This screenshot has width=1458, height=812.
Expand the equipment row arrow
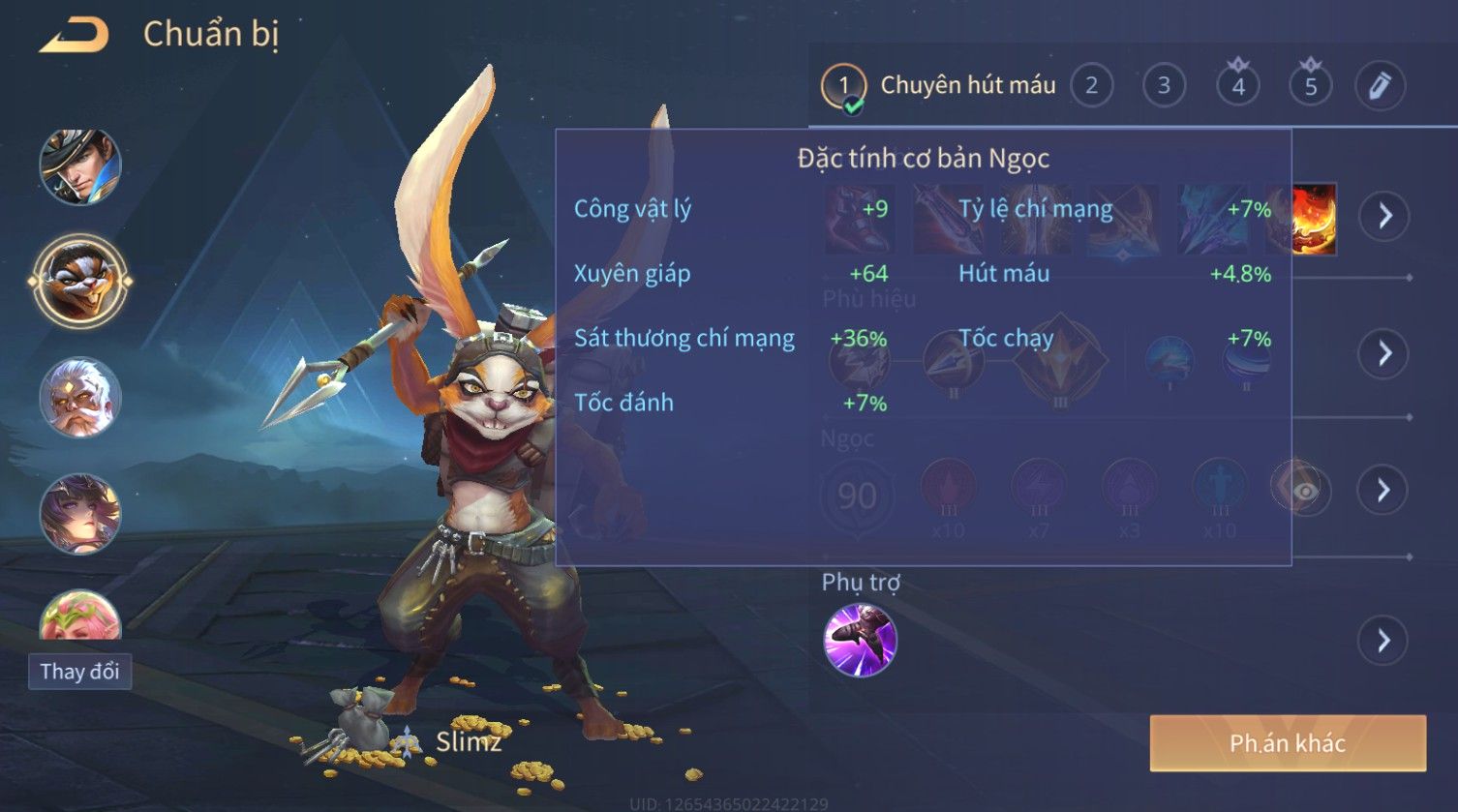click(1384, 215)
